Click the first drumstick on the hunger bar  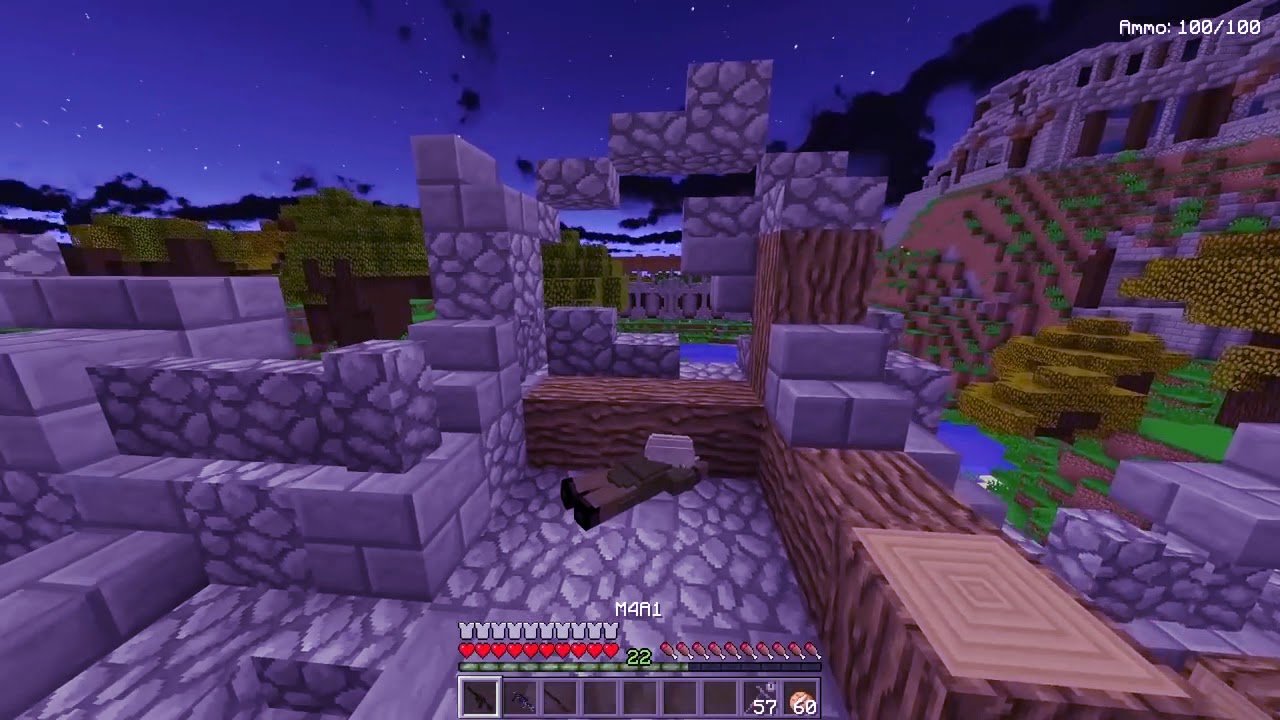[x=668, y=649]
